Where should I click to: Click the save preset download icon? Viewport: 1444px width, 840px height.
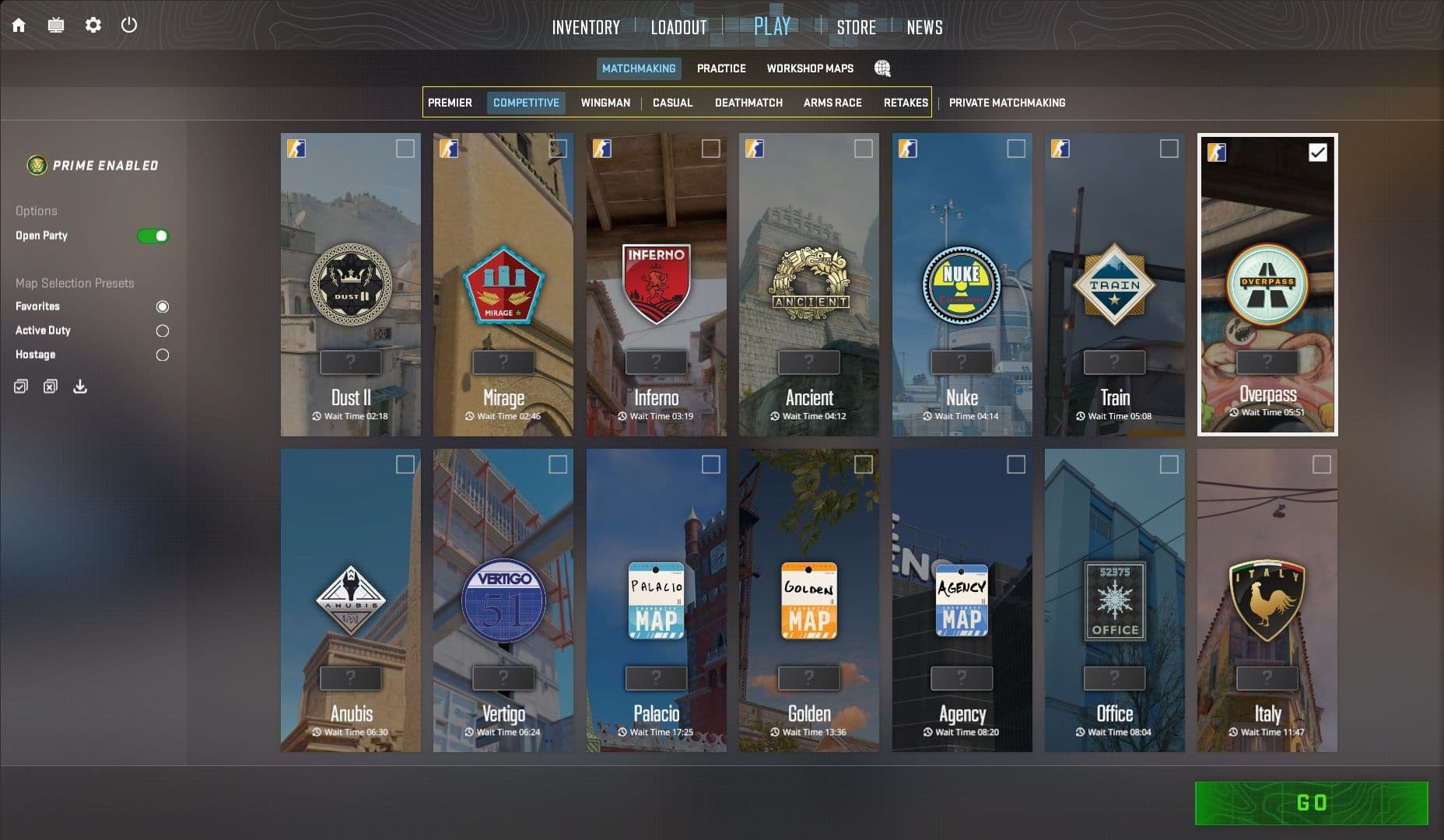pos(79,386)
